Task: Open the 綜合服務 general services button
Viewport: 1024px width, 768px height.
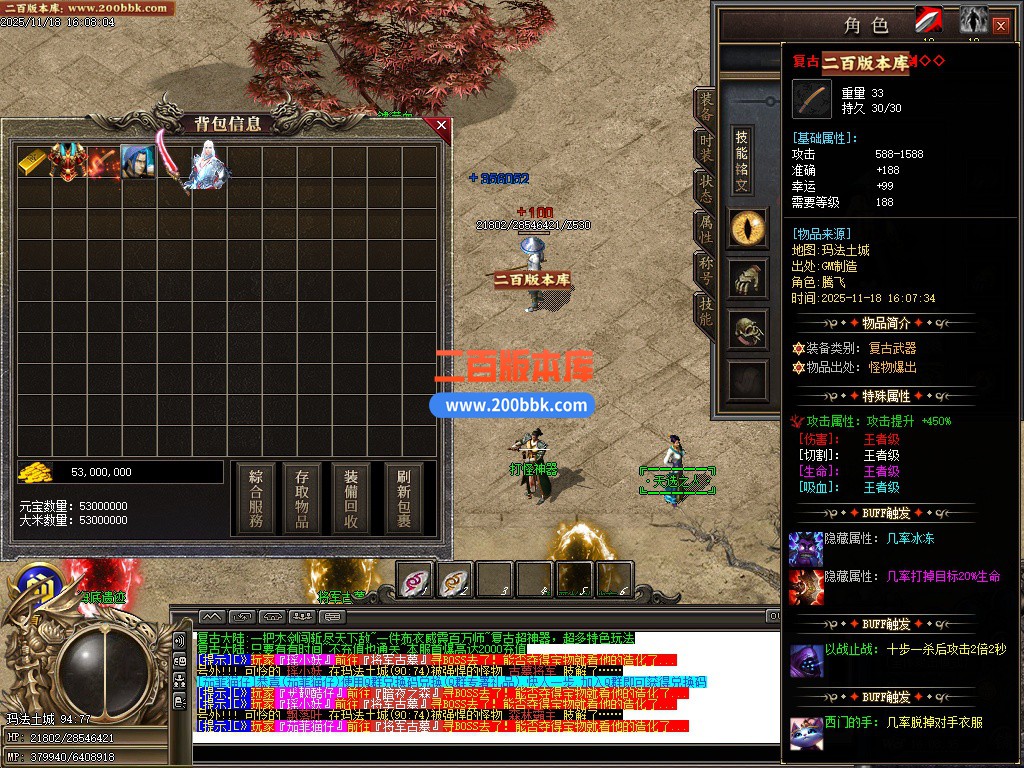Action: coord(256,498)
